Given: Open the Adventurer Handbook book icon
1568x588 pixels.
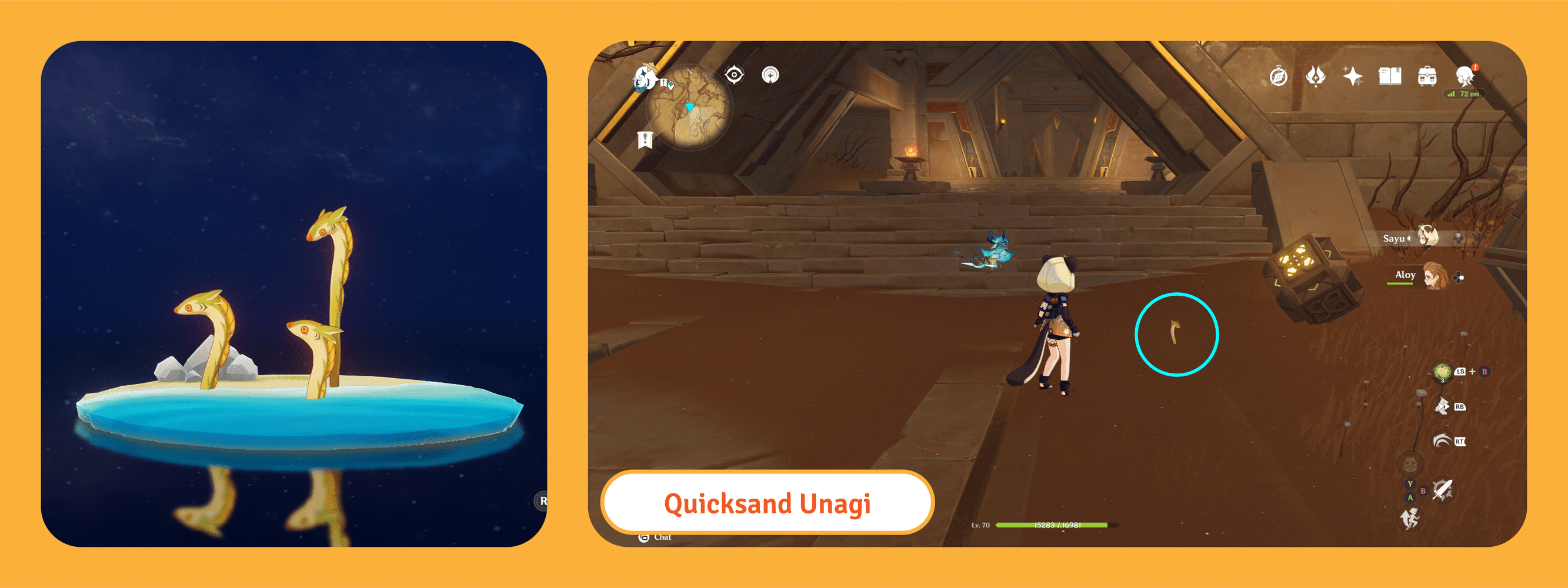Looking at the screenshot, I should [x=1390, y=77].
